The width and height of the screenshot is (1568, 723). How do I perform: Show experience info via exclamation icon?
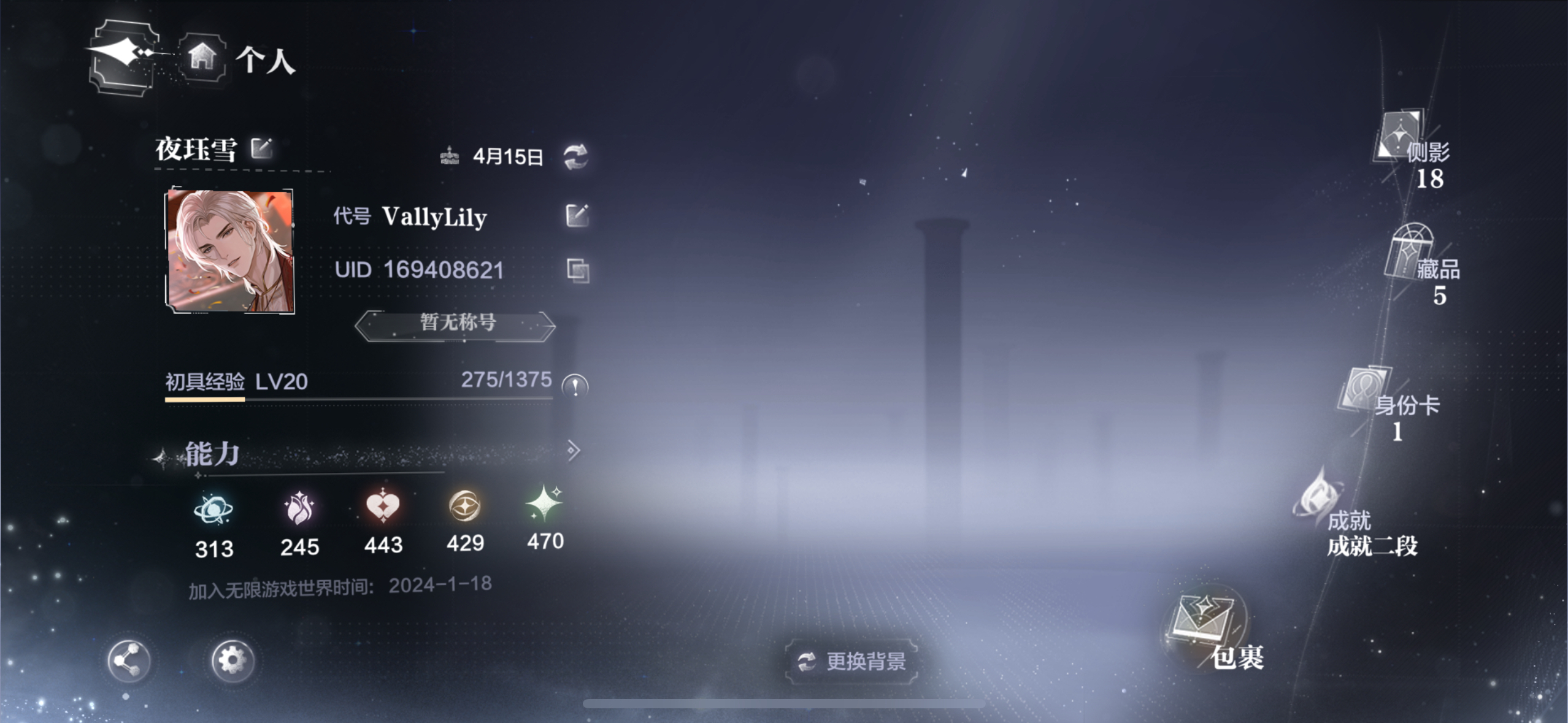click(575, 386)
